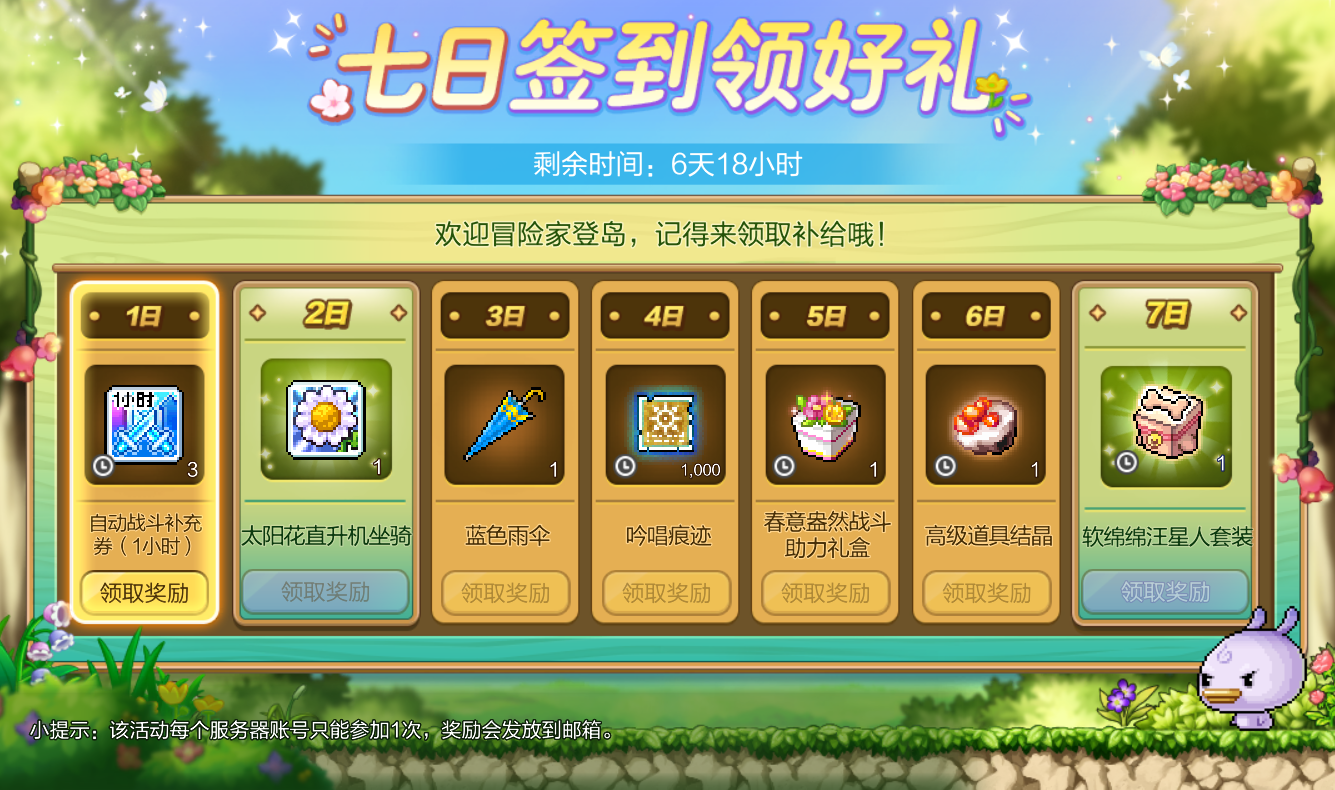Screen dimensions: 1335x790
Task: Select the 5日 day header label
Action: coord(825,312)
